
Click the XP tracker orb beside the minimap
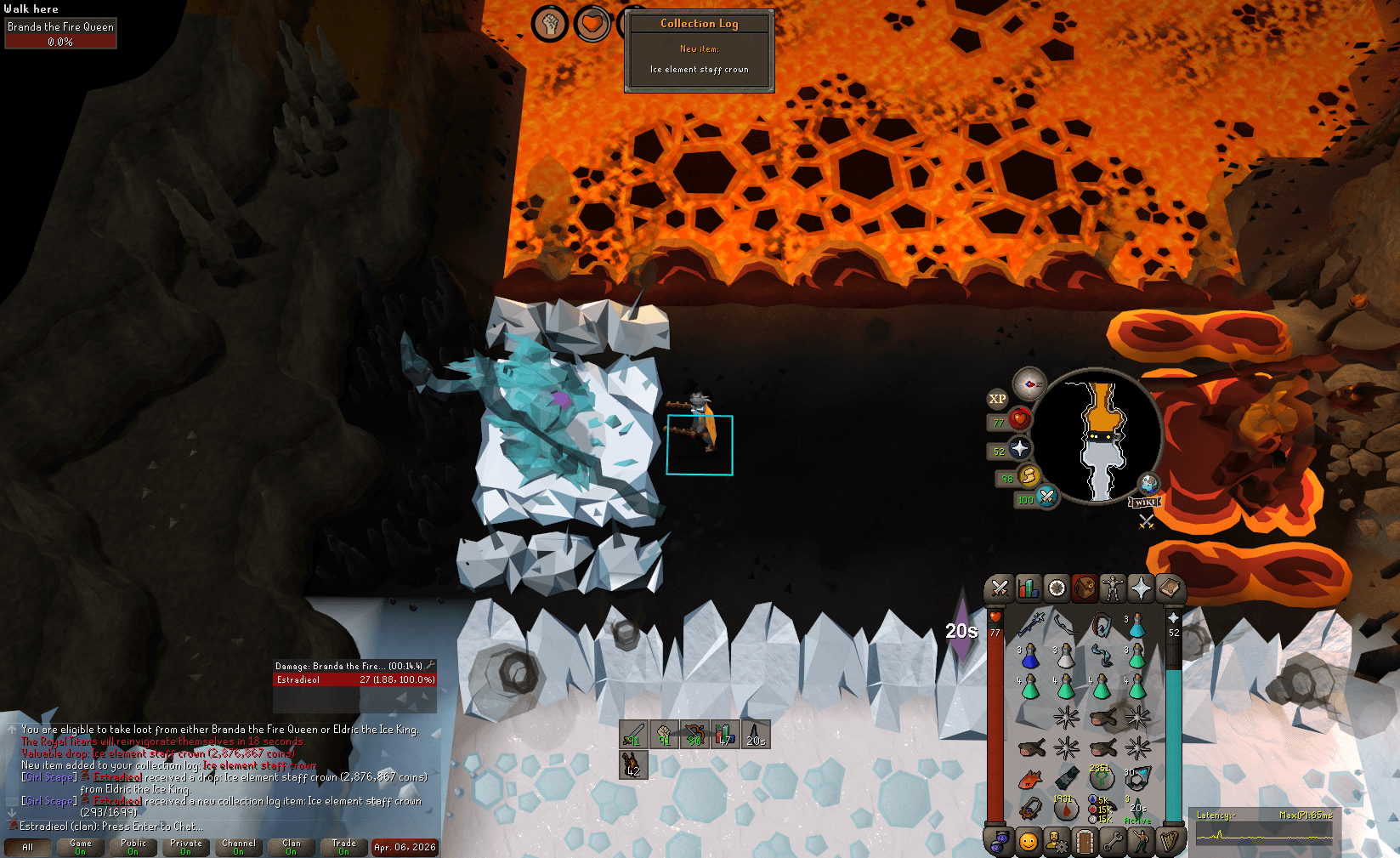coord(997,399)
